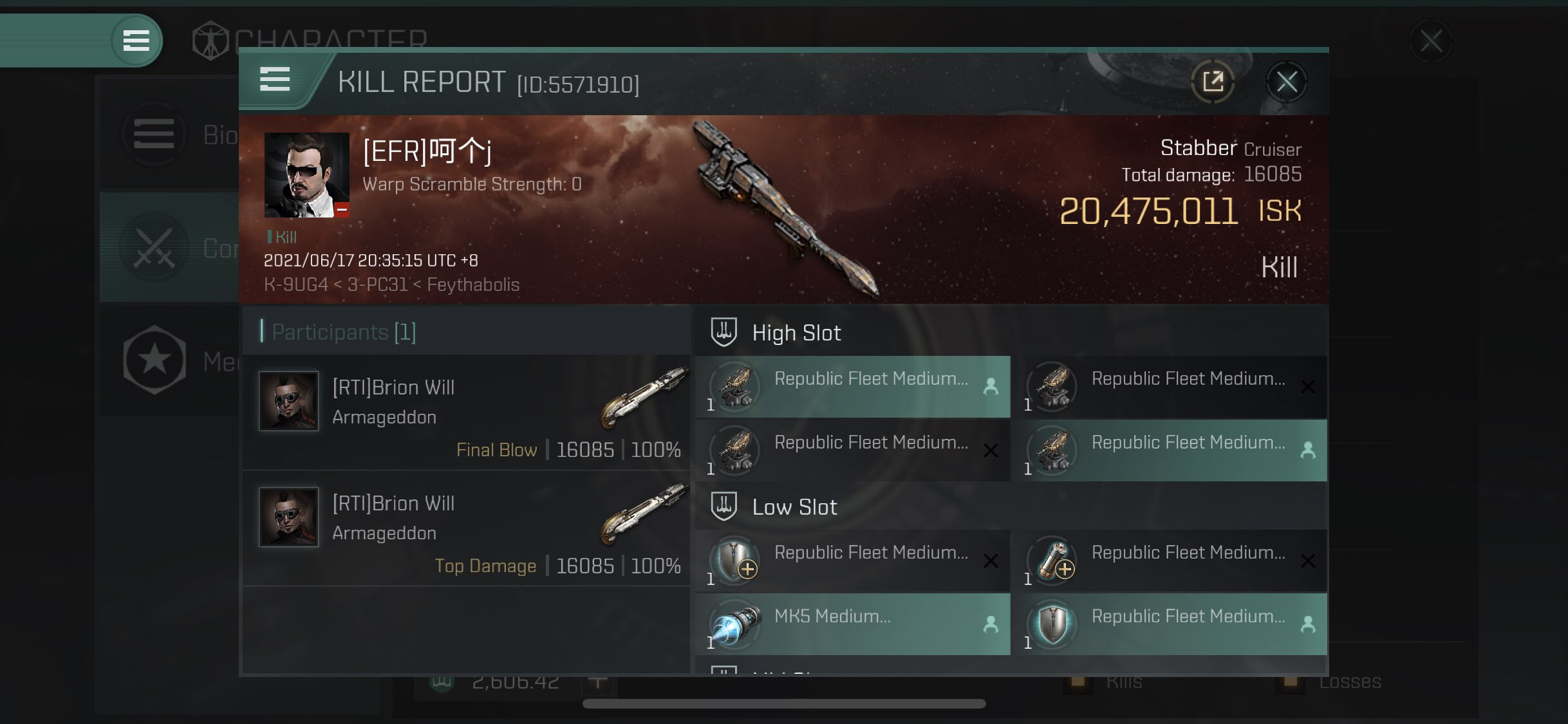The image size is (1568, 724).
Task: Open the star Medals tab
Action: [x=169, y=361]
